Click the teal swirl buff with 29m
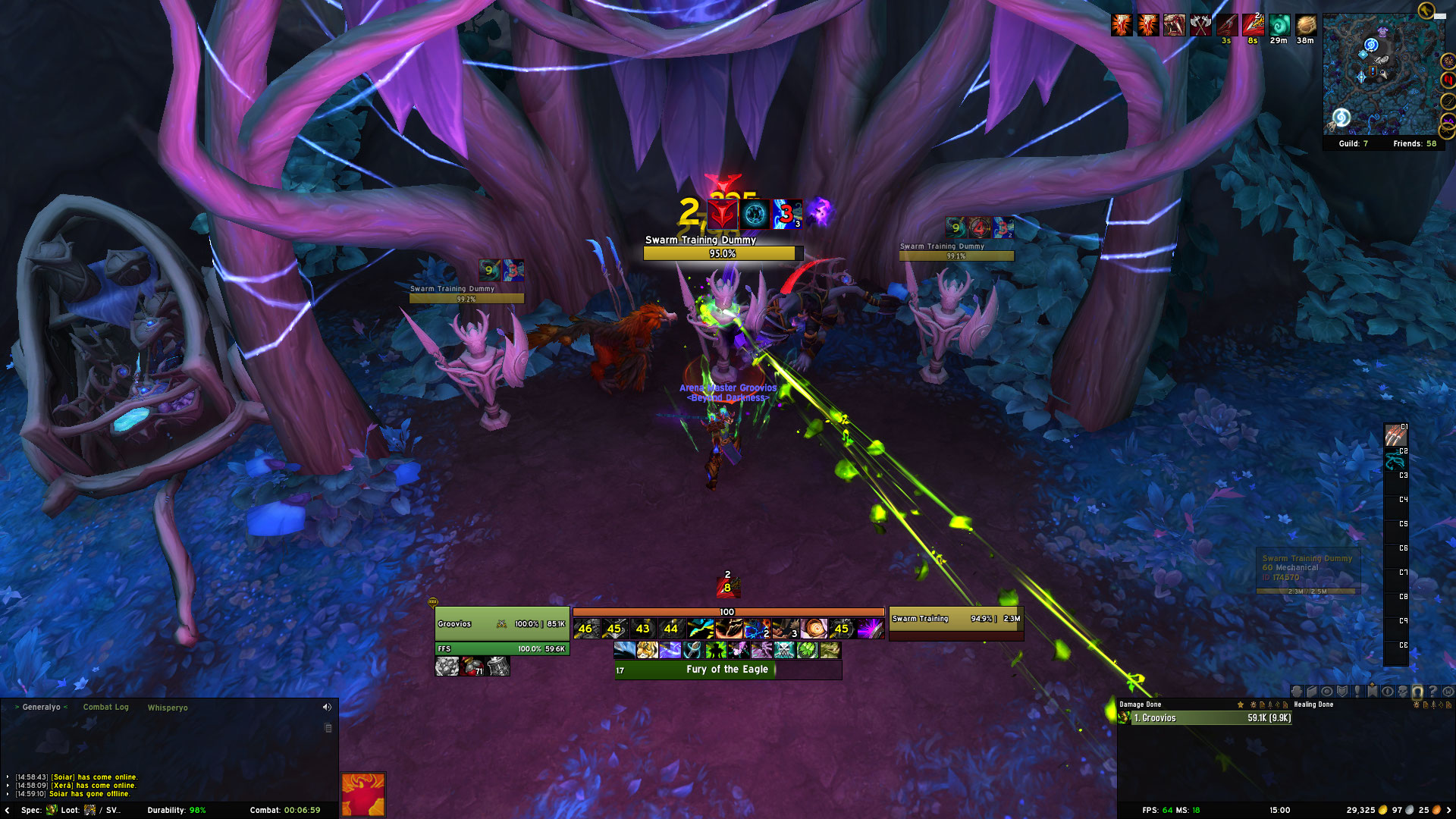1456x819 pixels. click(1279, 25)
